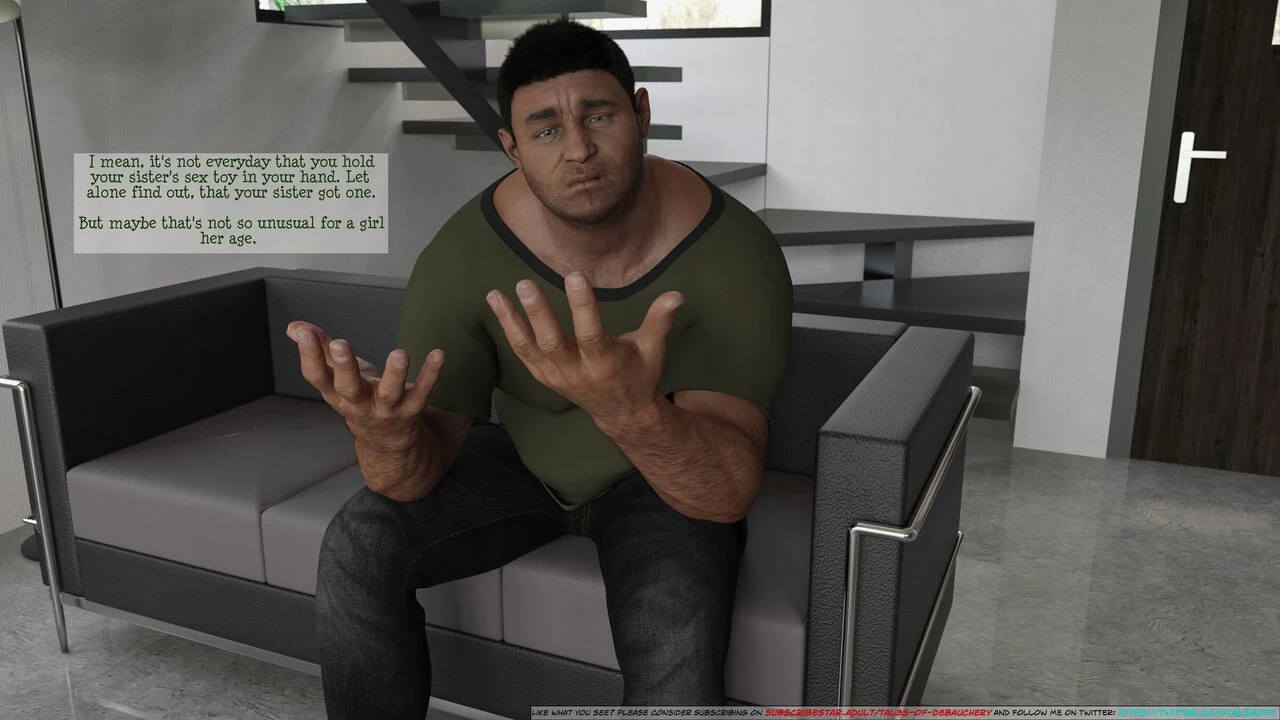1280x720 pixels.
Task: Click the narration text box to continue
Action: pos(231,202)
